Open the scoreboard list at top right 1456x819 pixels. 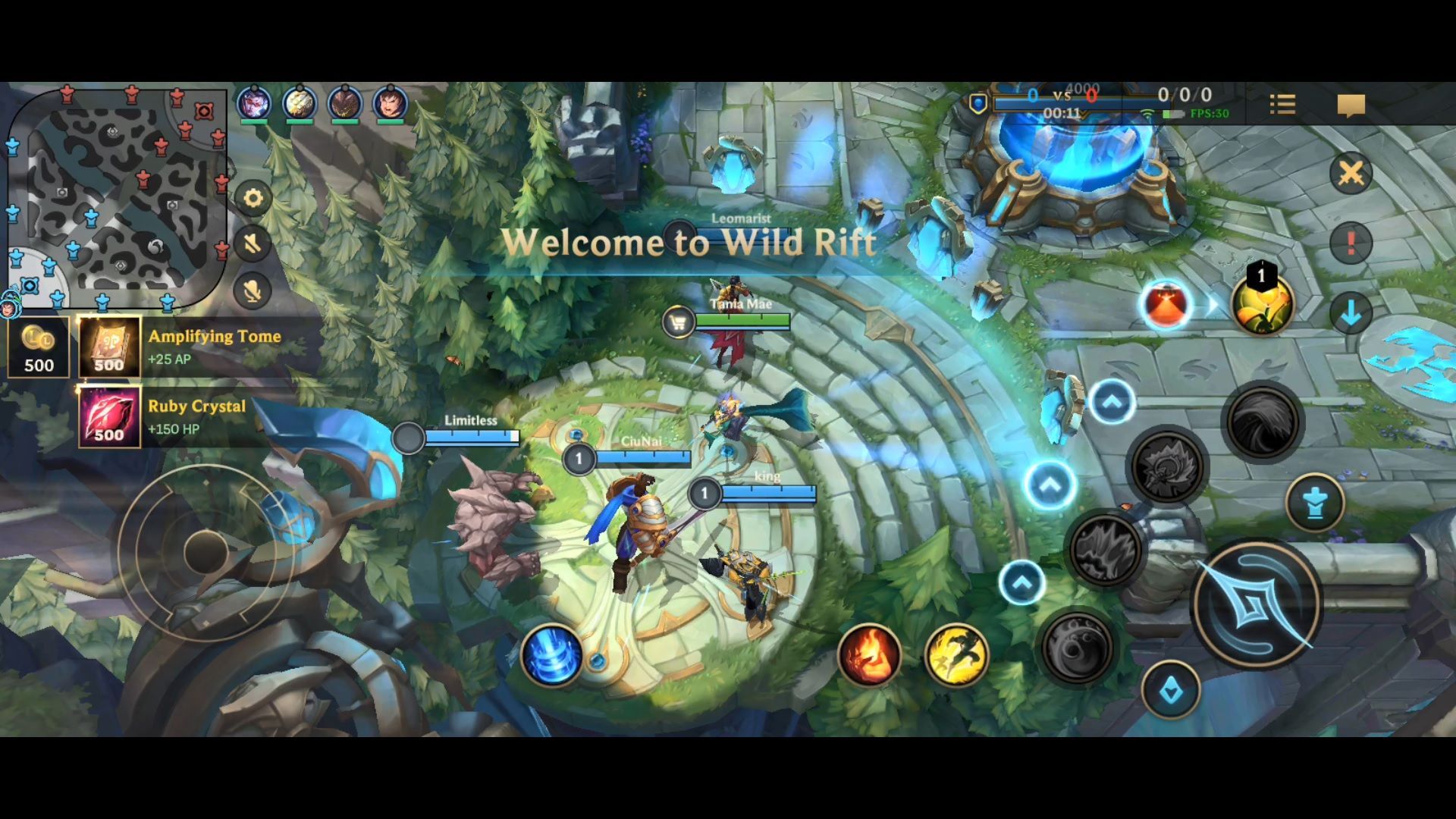1282,105
